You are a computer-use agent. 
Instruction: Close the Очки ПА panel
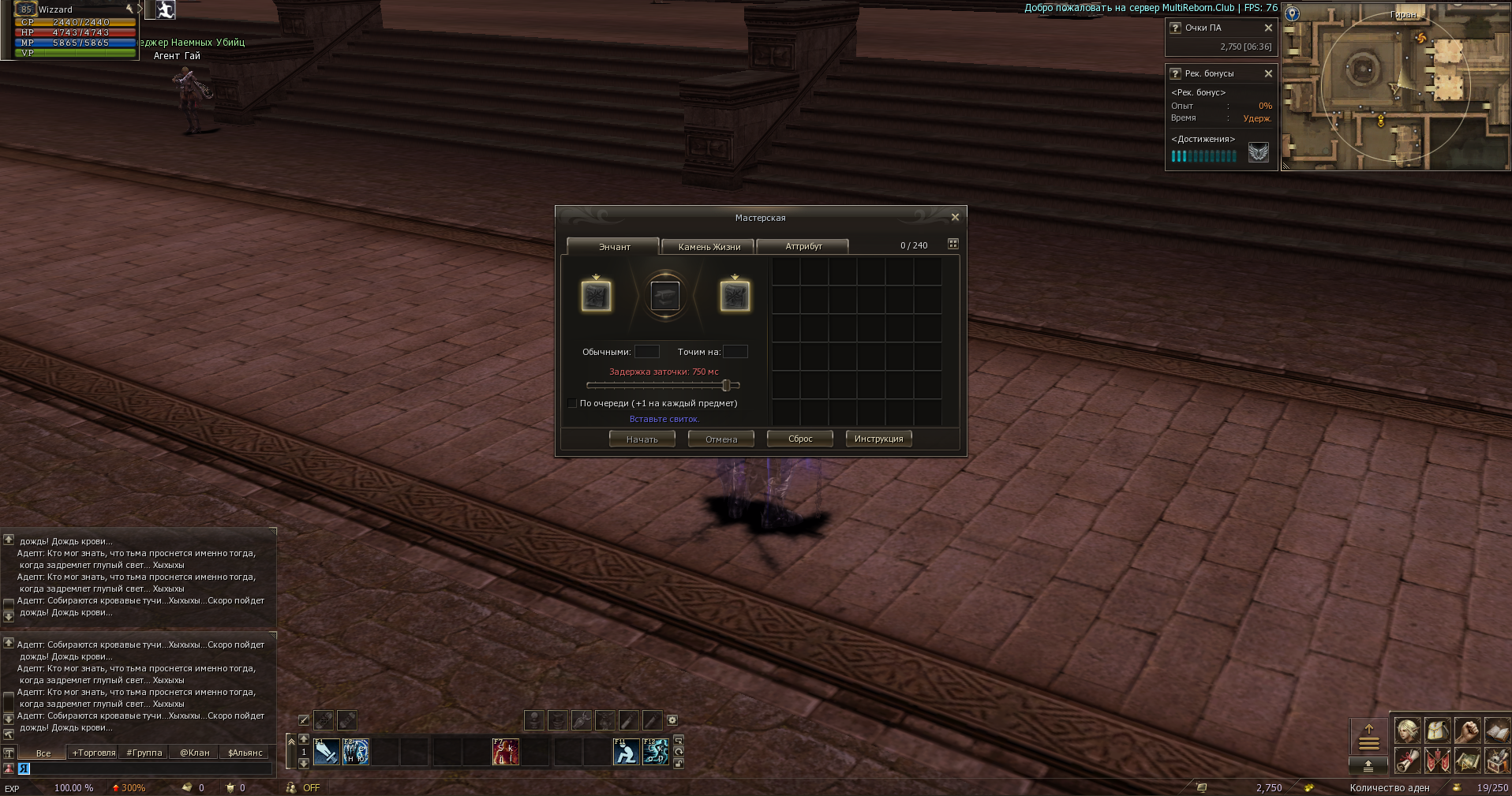(1268, 28)
